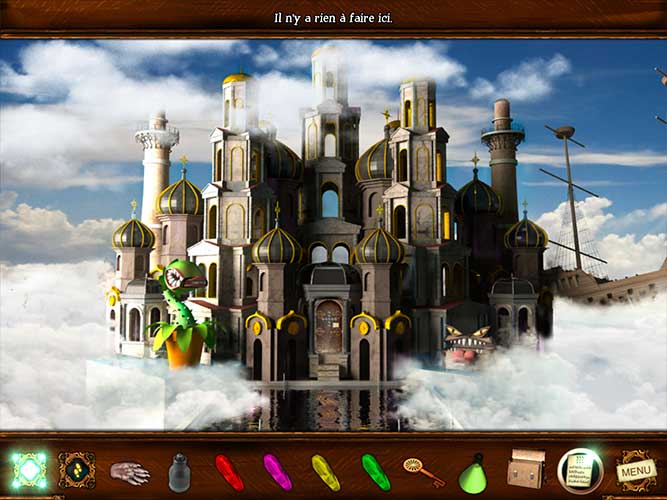Select the grey glass bottle item
Image resolution: width=667 pixels, height=500 pixels.
tap(180, 471)
